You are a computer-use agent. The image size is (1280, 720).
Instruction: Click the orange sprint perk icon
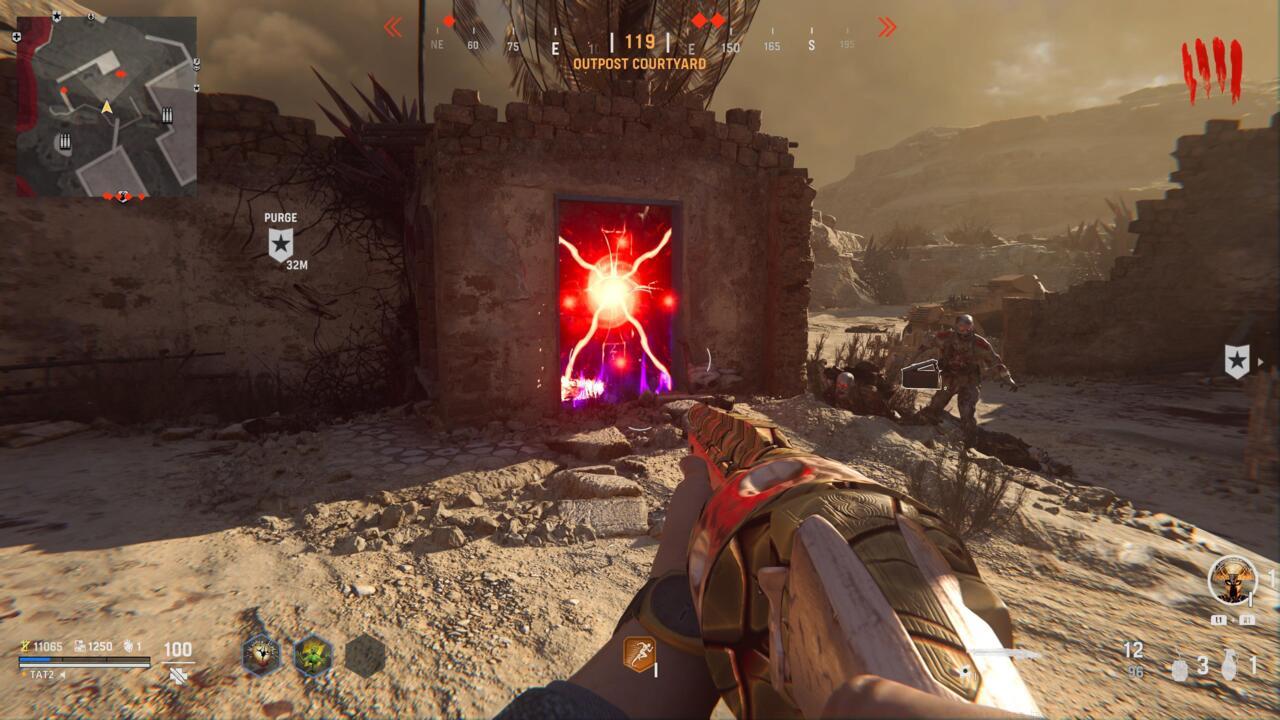point(639,654)
